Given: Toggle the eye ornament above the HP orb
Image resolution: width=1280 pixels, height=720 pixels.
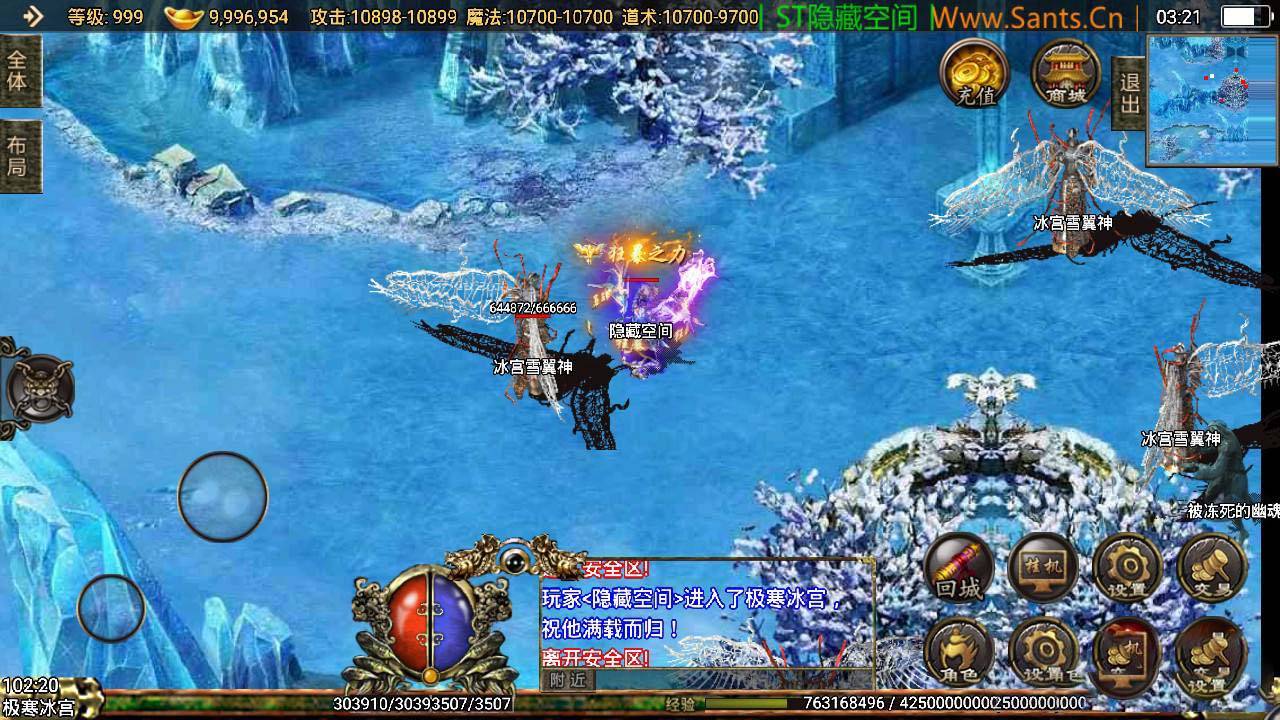Looking at the screenshot, I should point(513,561).
